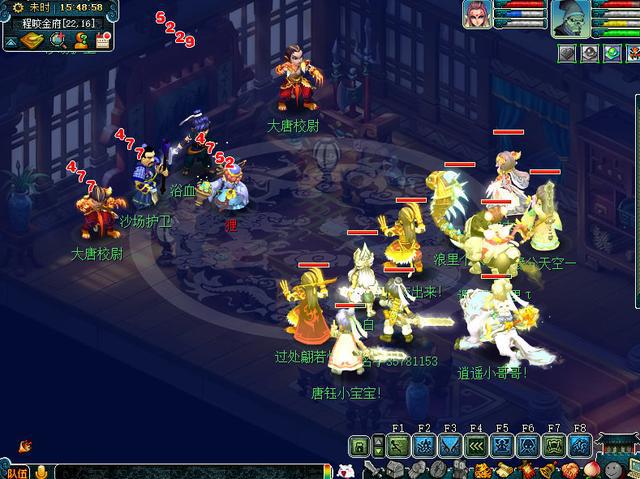This screenshot has height=479, width=640.
Task: Open the calendar with red notification dot
Action: click(x=102, y=40)
